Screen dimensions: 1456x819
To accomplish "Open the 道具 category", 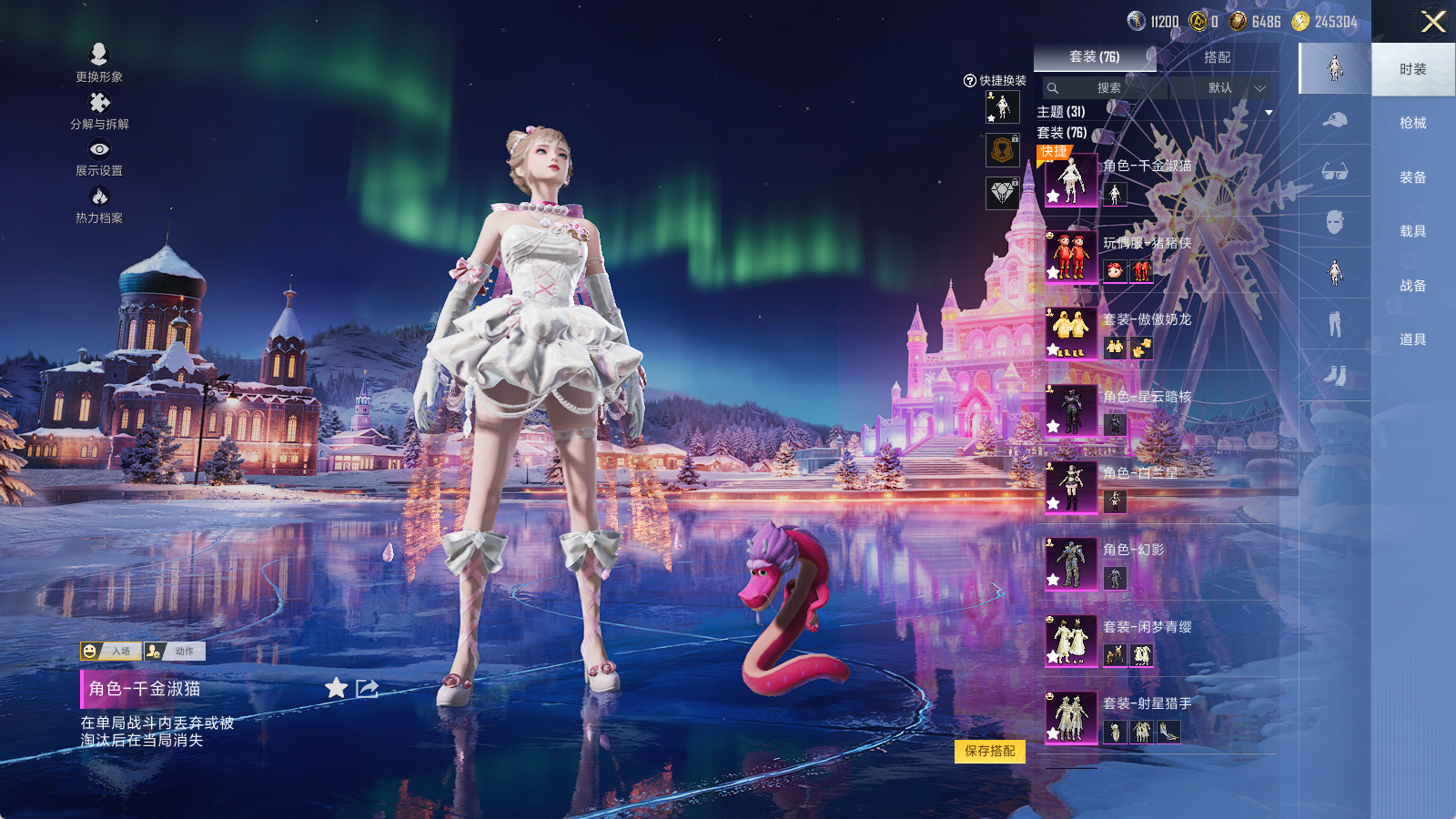I will [x=1412, y=339].
